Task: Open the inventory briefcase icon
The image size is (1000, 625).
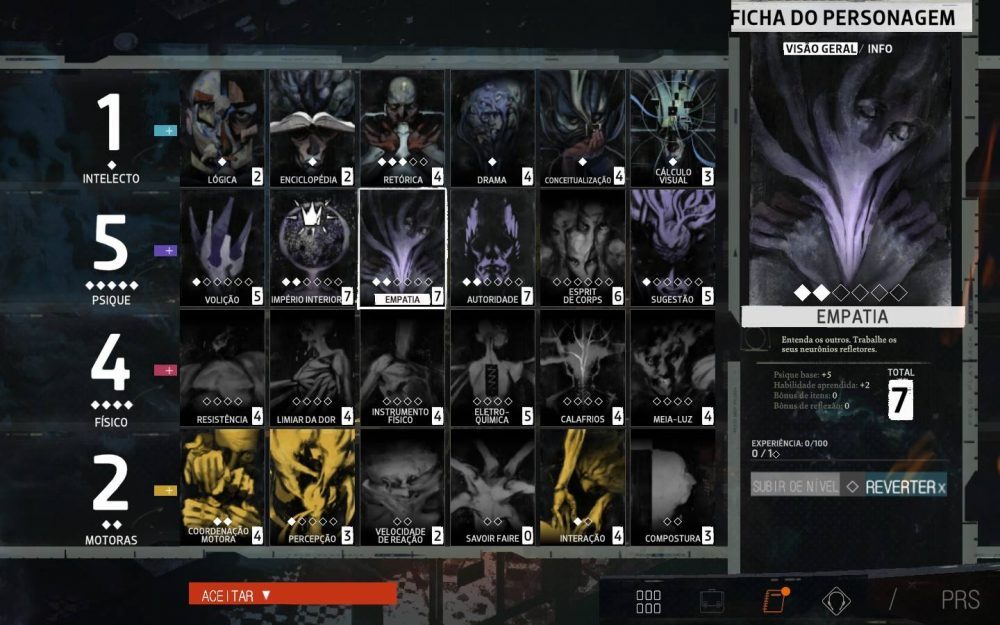Action: 712,601
